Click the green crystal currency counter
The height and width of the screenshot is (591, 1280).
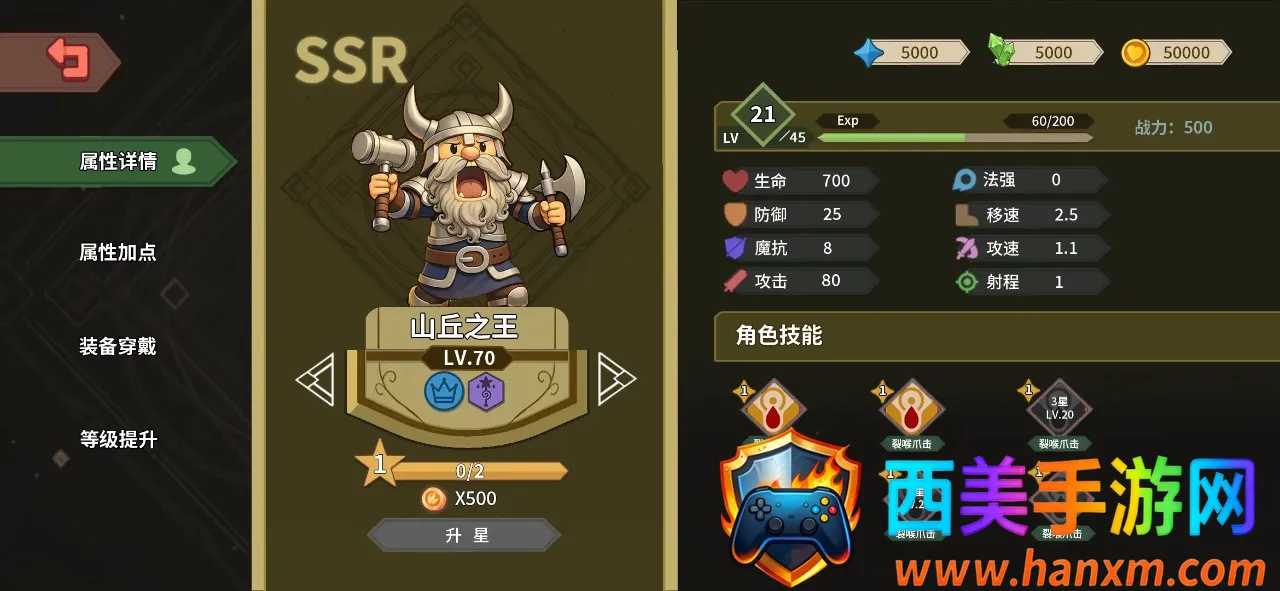[x=1045, y=53]
